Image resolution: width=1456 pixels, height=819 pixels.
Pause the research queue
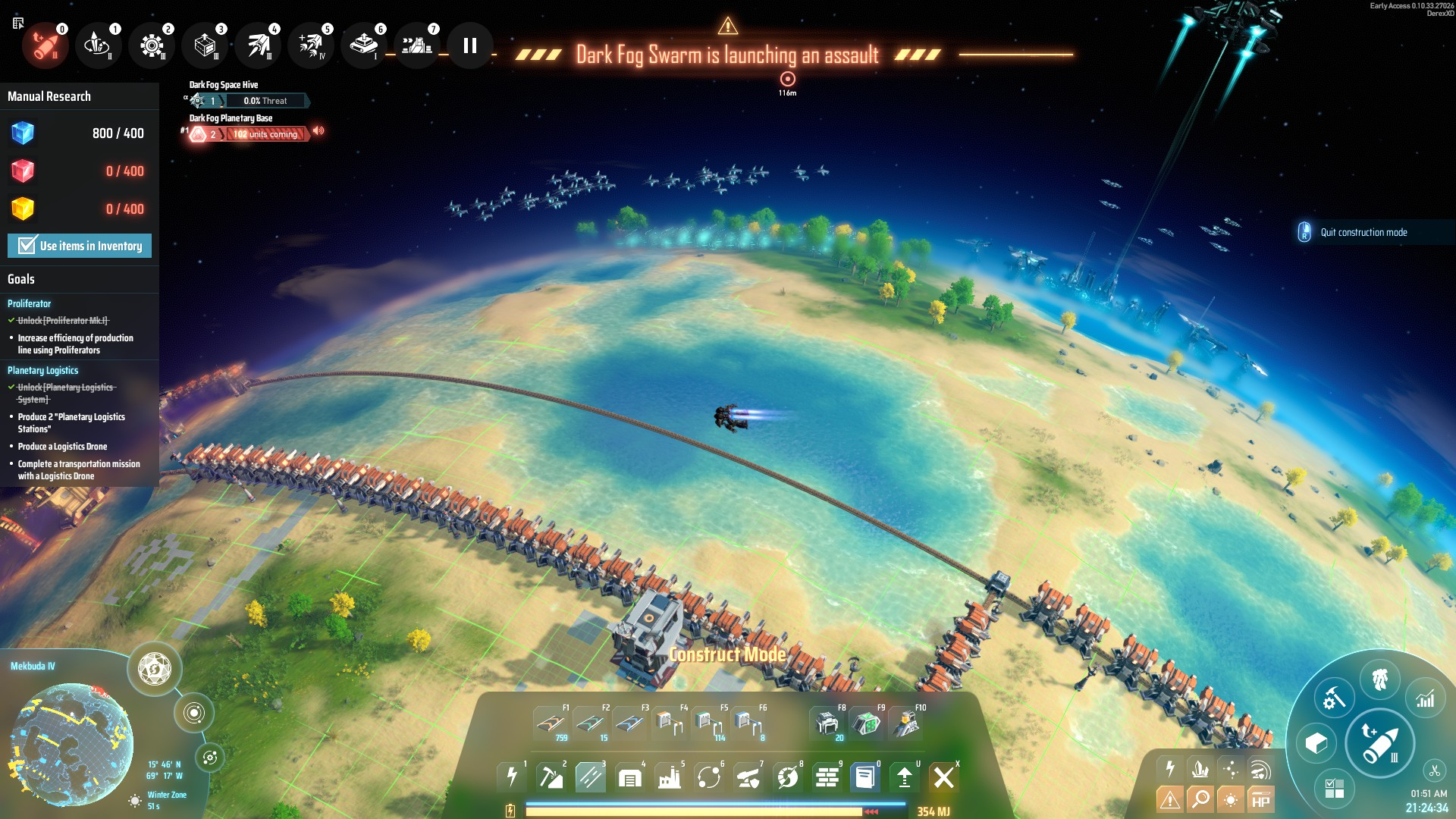[470, 46]
